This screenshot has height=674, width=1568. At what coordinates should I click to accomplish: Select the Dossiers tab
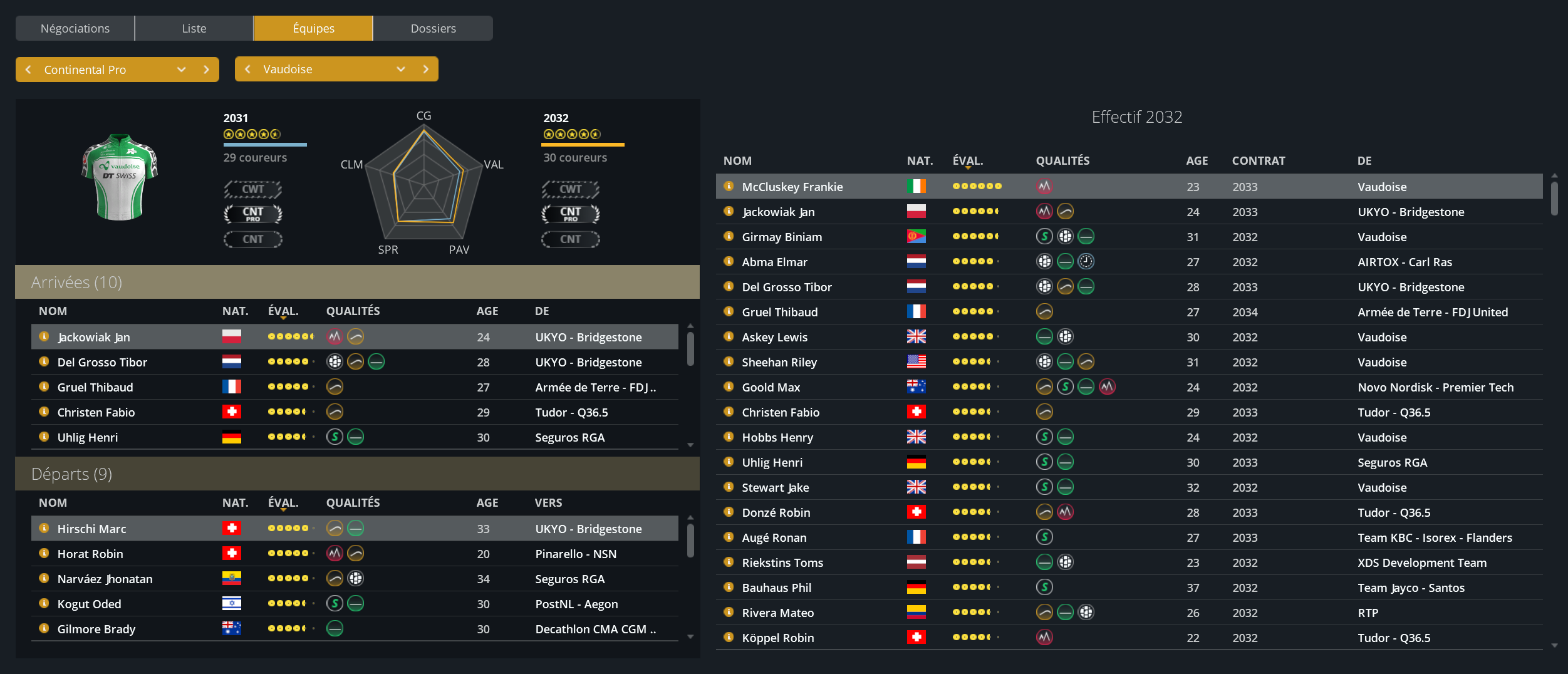(433, 28)
